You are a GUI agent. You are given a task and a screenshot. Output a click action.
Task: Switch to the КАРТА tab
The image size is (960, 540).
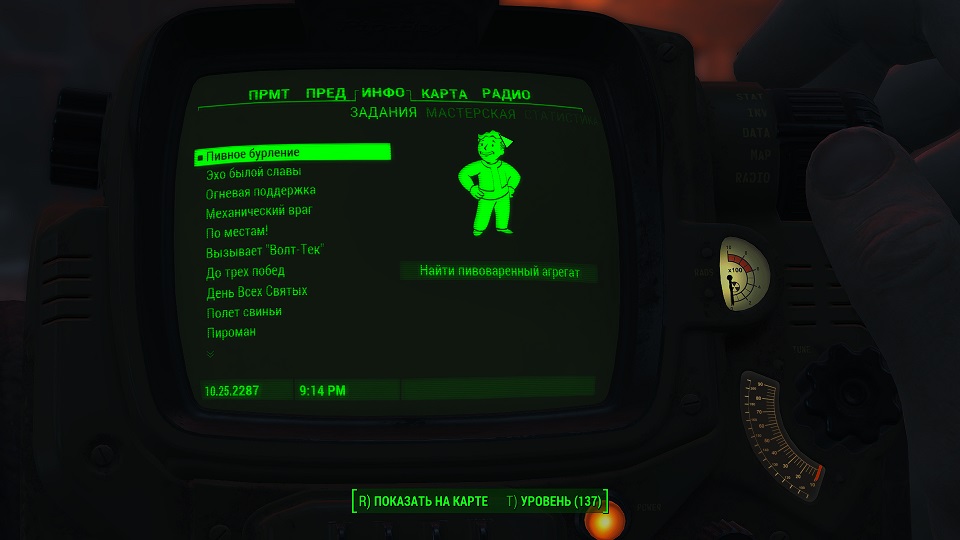coord(444,94)
